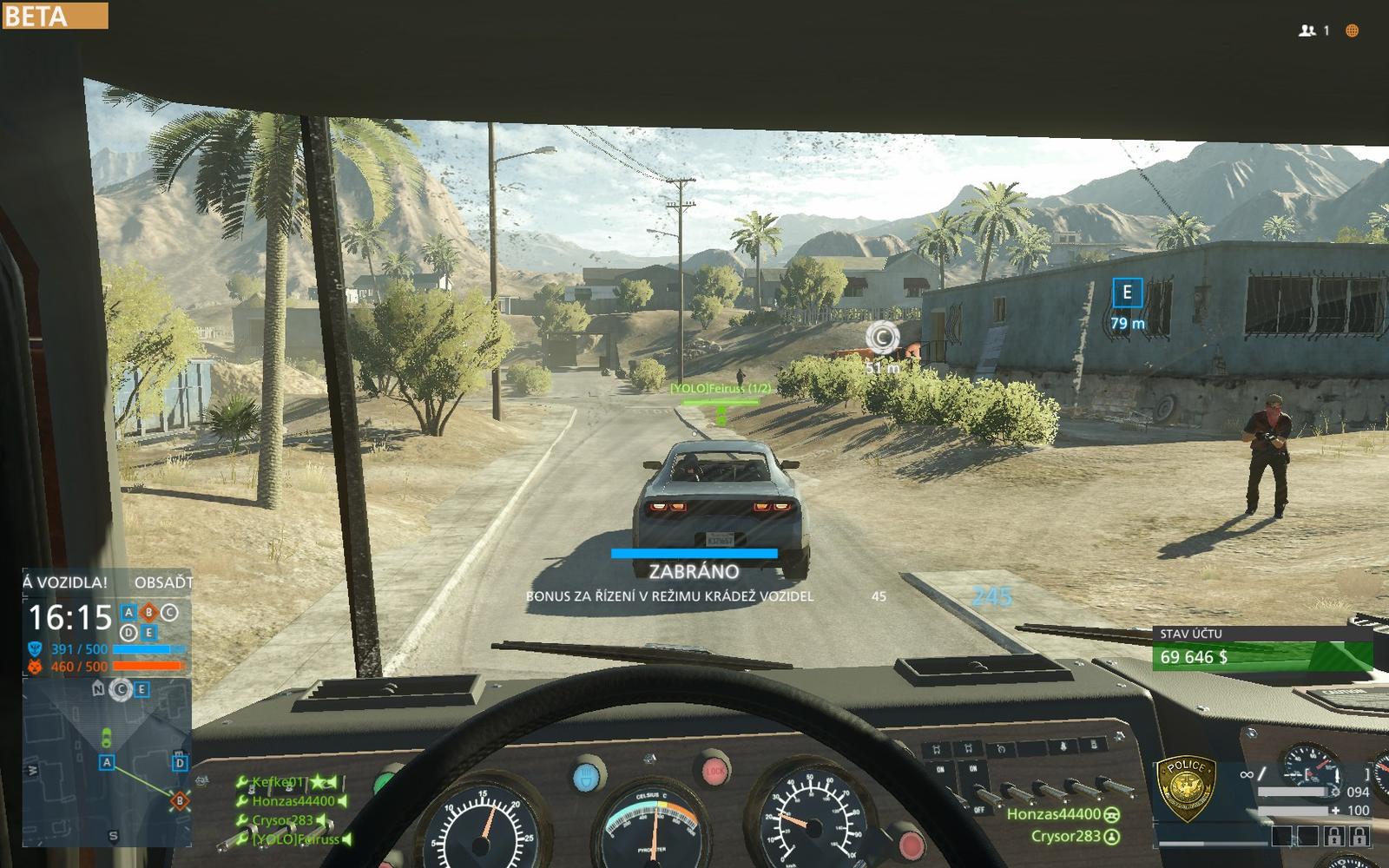This screenshot has width=1389, height=868.
Task: Click the minimap's orange objective B marker
Action: coord(180,800)
